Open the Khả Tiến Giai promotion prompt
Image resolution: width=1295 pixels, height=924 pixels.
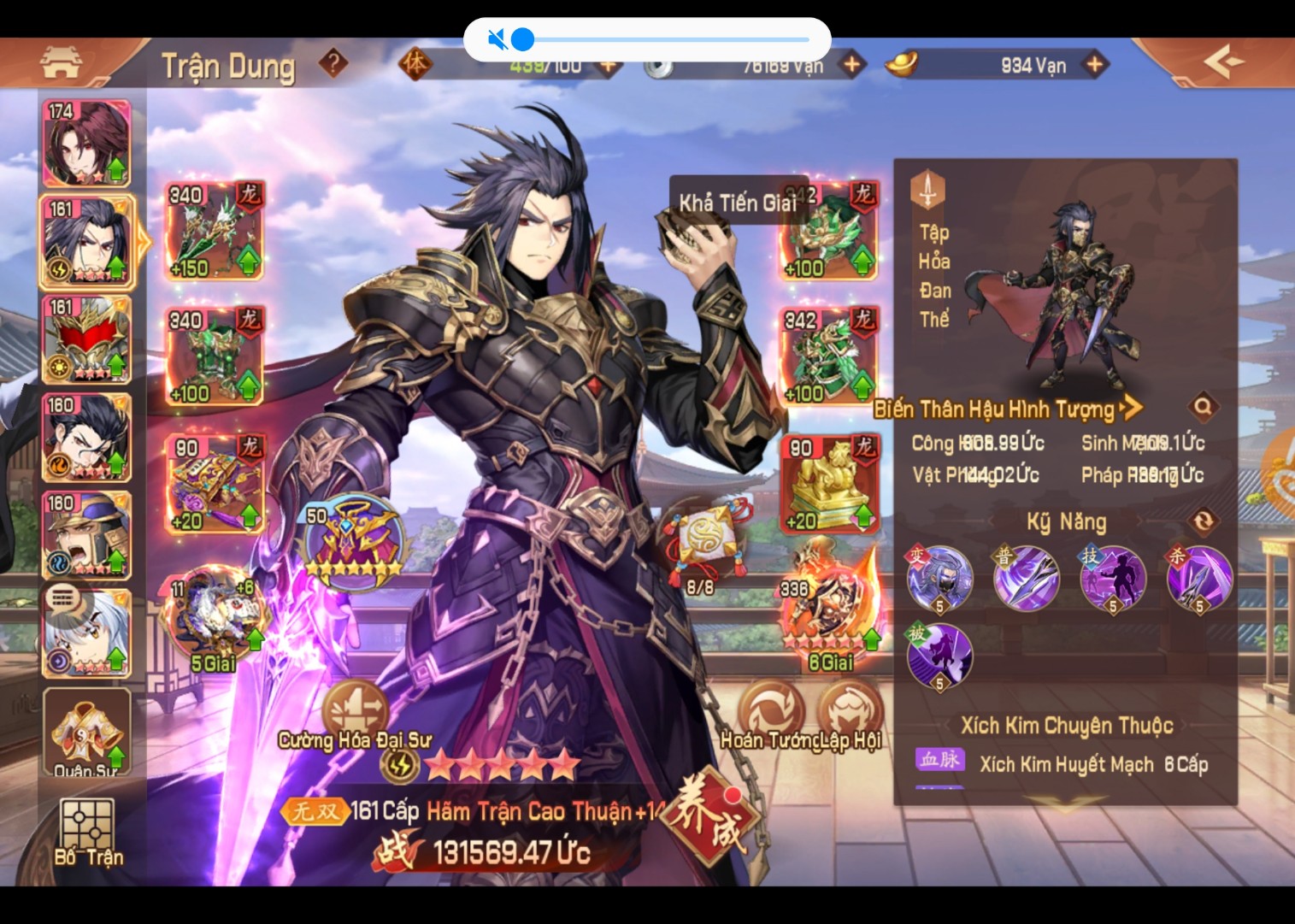(x=739, y=202)
